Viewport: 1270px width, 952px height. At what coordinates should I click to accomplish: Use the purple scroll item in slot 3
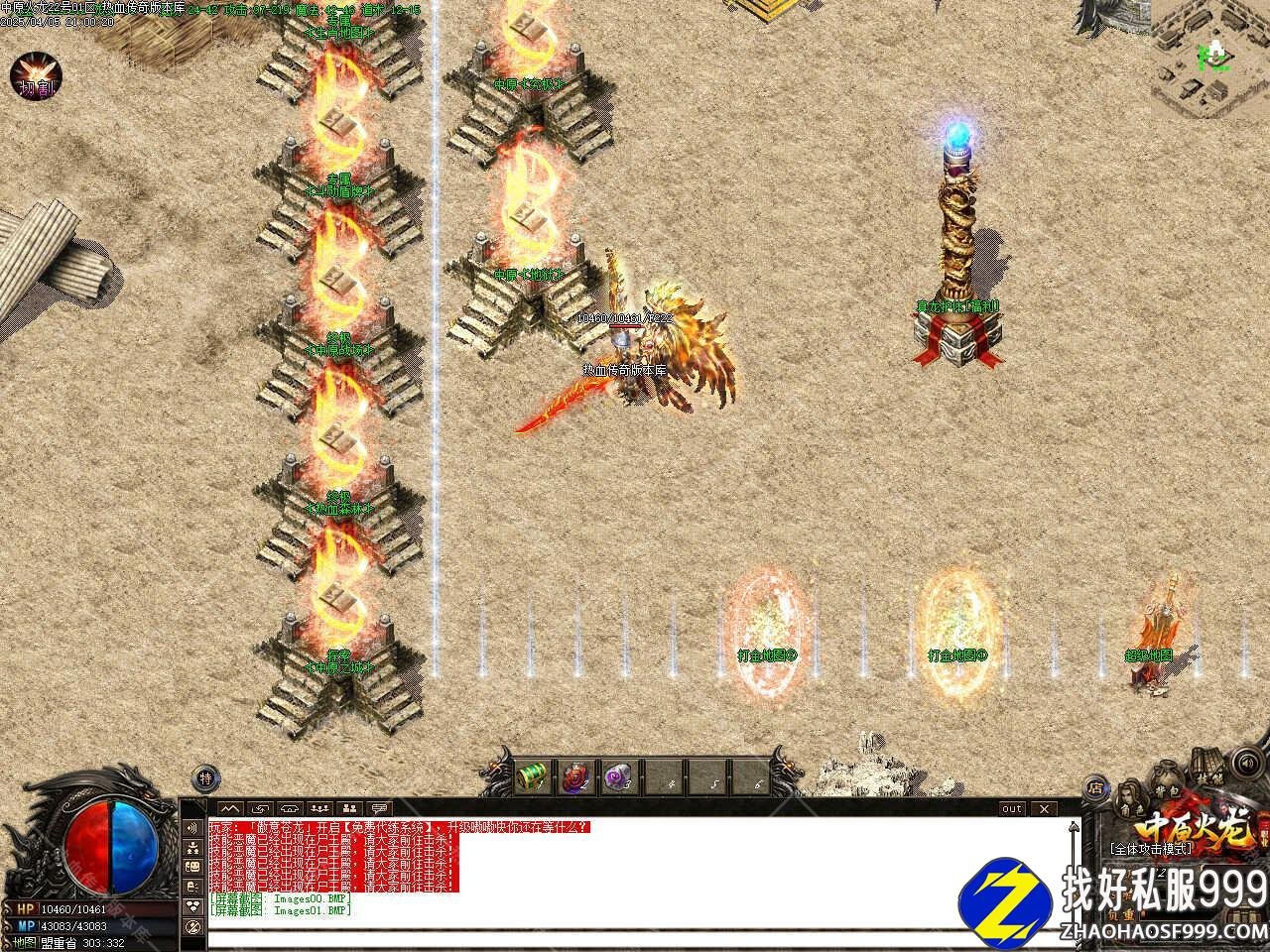coord(619,777)
